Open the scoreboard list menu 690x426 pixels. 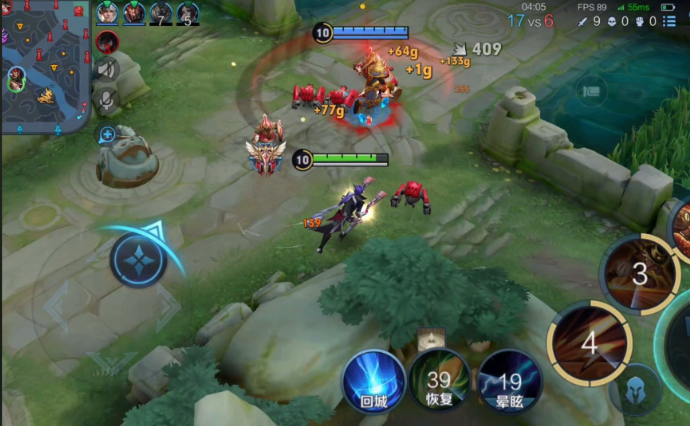(x=669, y=21)
